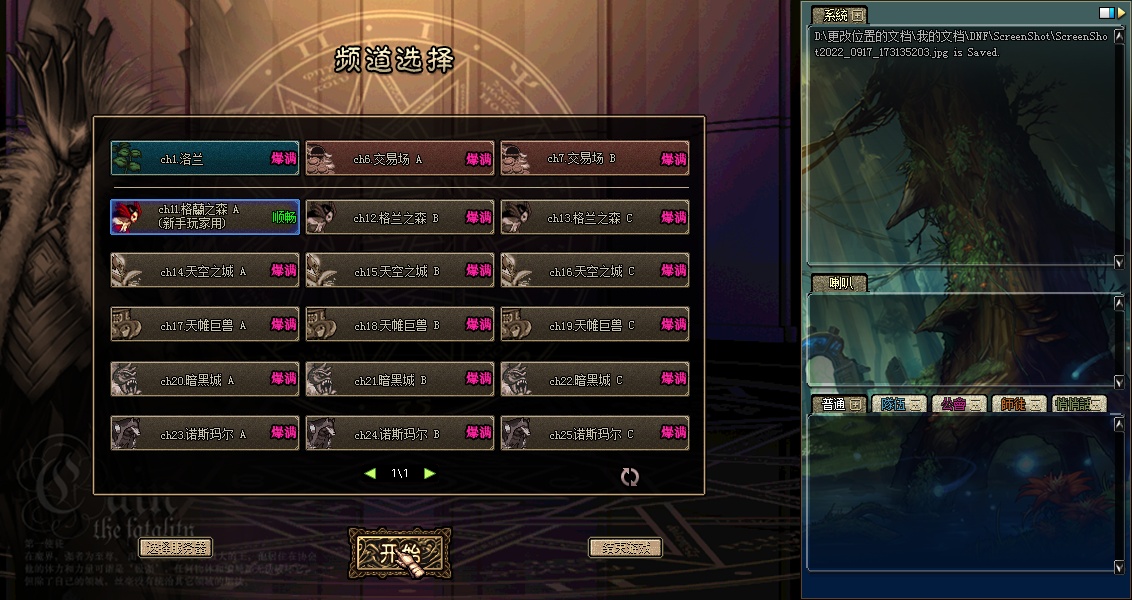Screen dimensions: 1132x600
Task: Switch to the 师徒 chat tab
Action: (x=1019, y=404)
